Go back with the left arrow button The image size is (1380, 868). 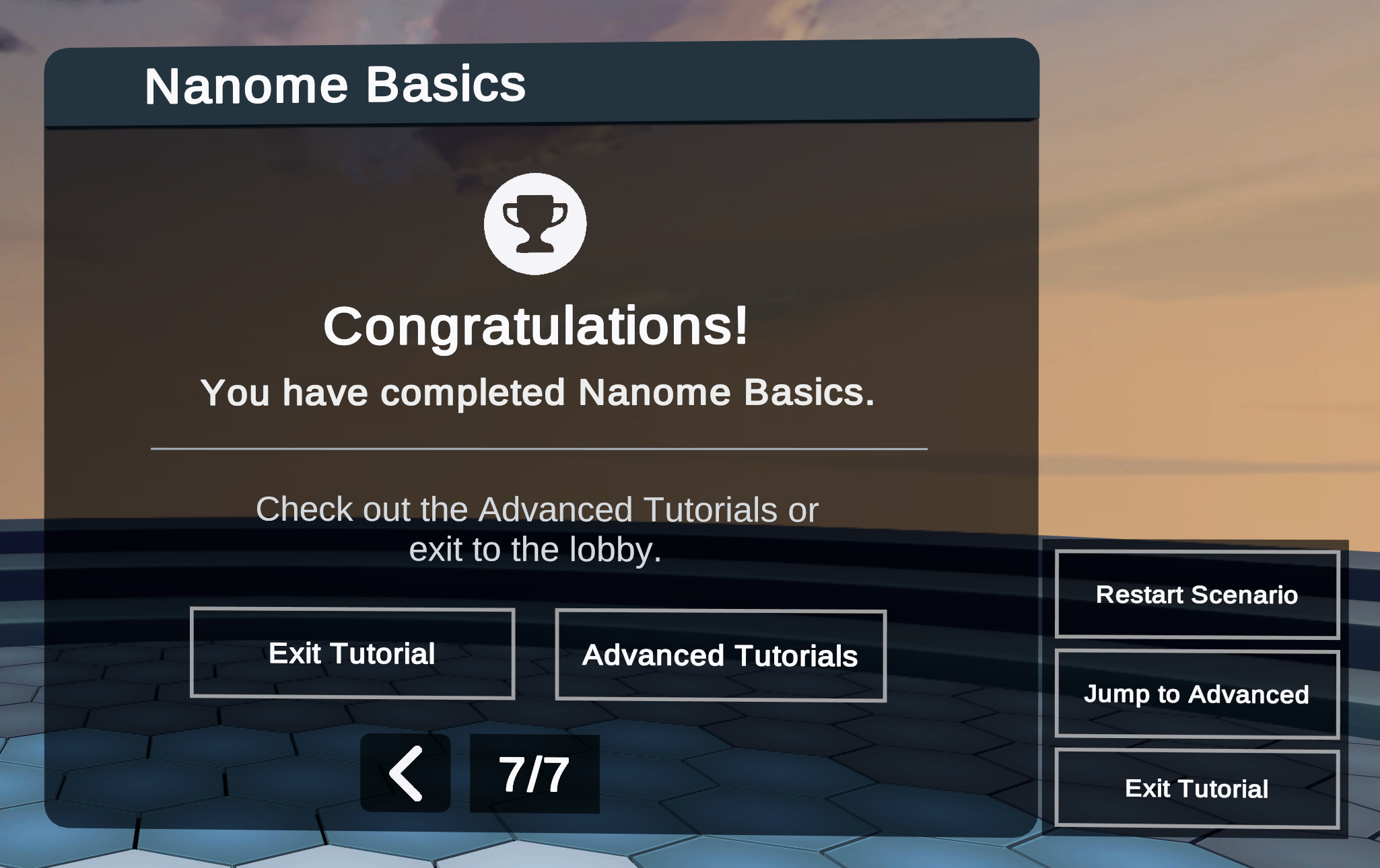(405, 773)
